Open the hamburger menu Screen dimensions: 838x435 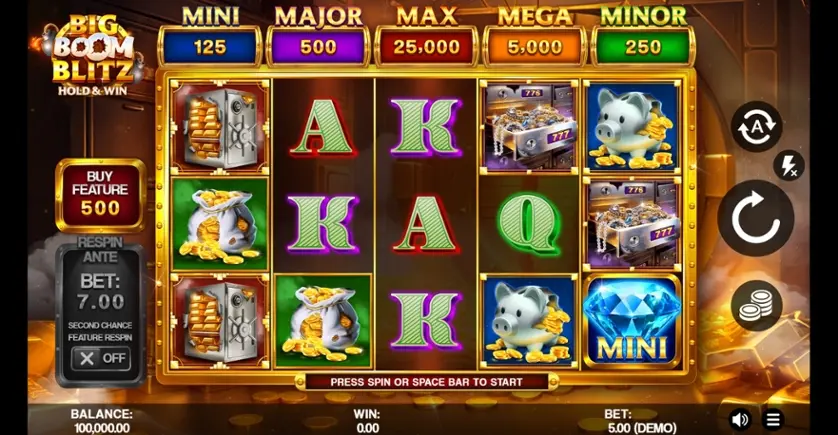pos(773,419)
